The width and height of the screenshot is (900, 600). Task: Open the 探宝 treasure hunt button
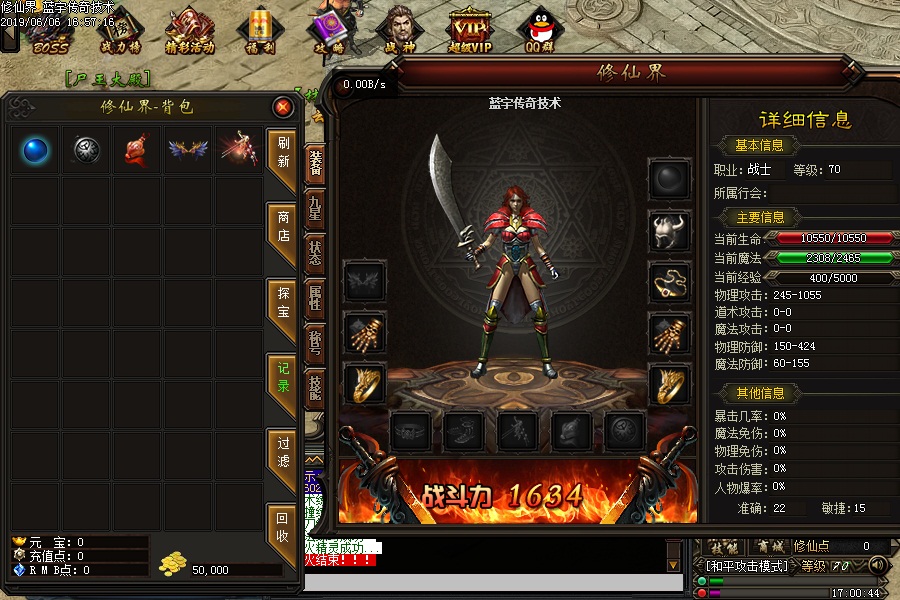coord(283,303)
